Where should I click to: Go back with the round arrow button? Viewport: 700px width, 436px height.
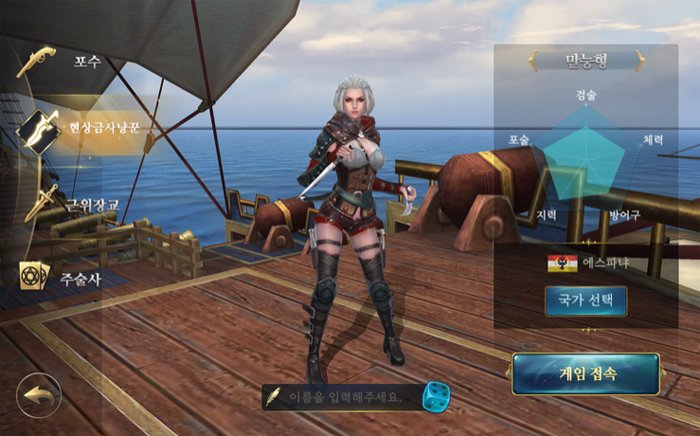point(38,396)
